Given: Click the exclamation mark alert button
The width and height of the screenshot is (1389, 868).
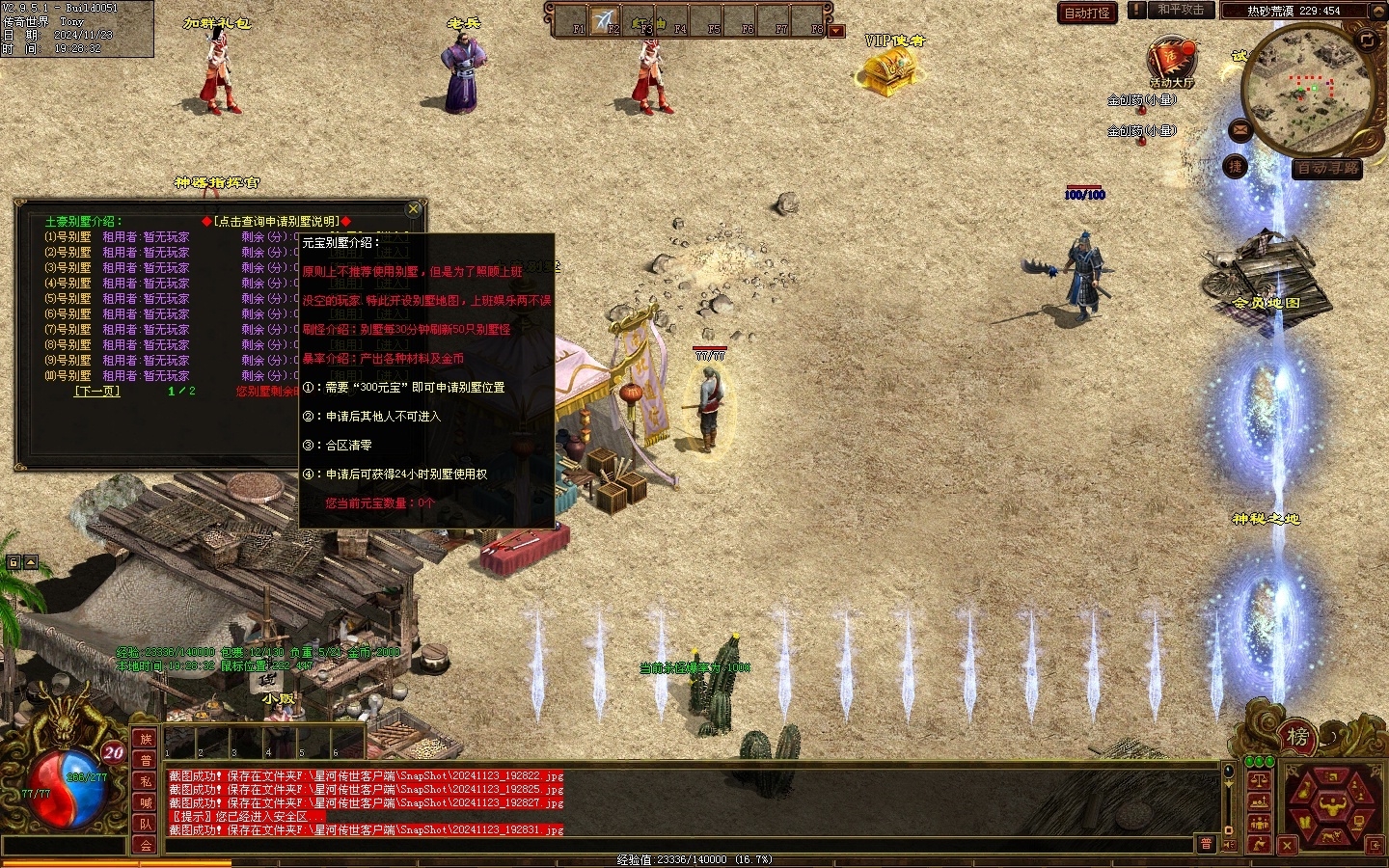Looking at the screenshot, I should tap(1137, 10).
